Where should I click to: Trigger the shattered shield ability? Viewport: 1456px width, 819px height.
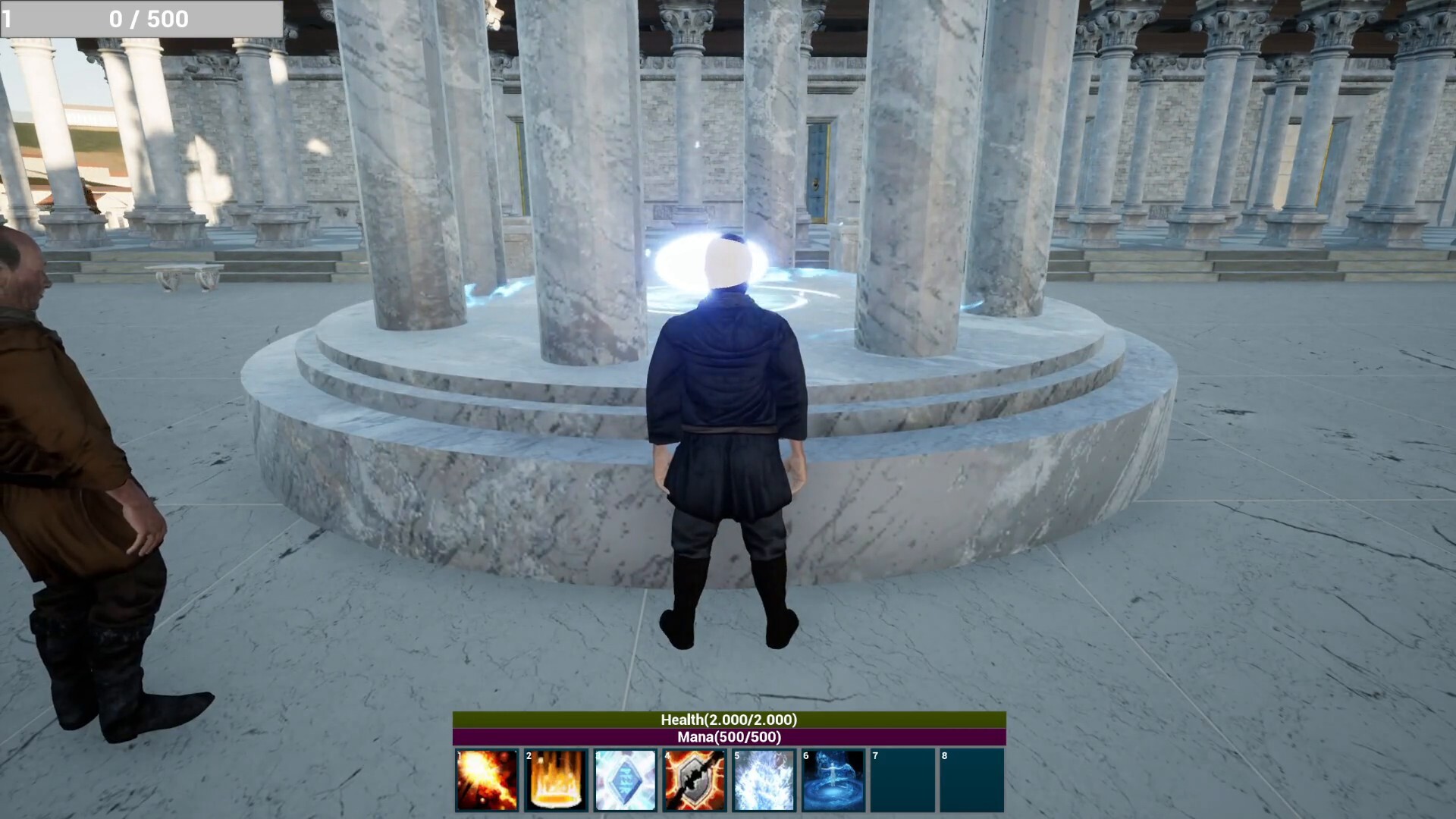point(695,780)
